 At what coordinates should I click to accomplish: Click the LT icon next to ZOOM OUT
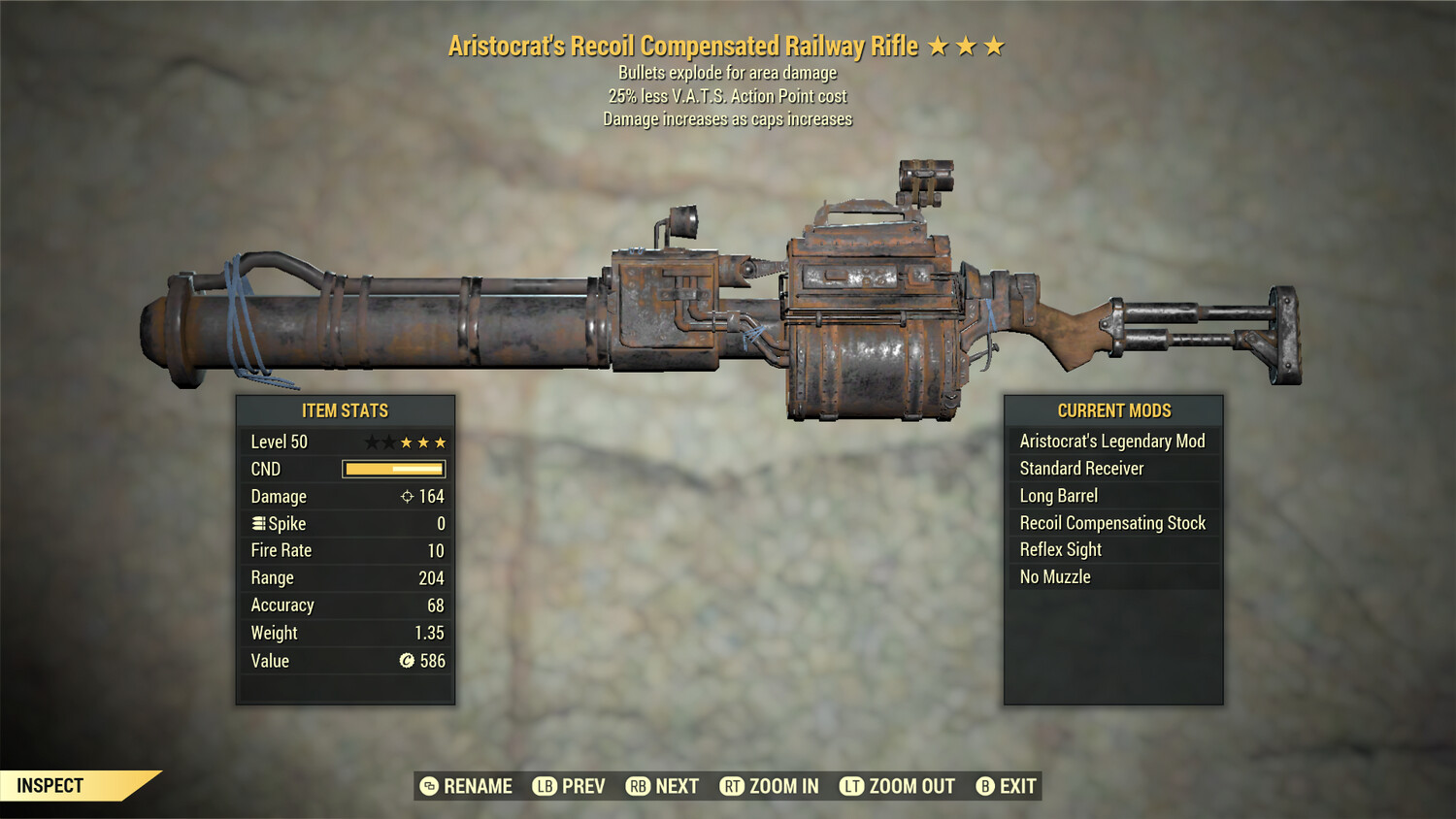pos(850,786)
